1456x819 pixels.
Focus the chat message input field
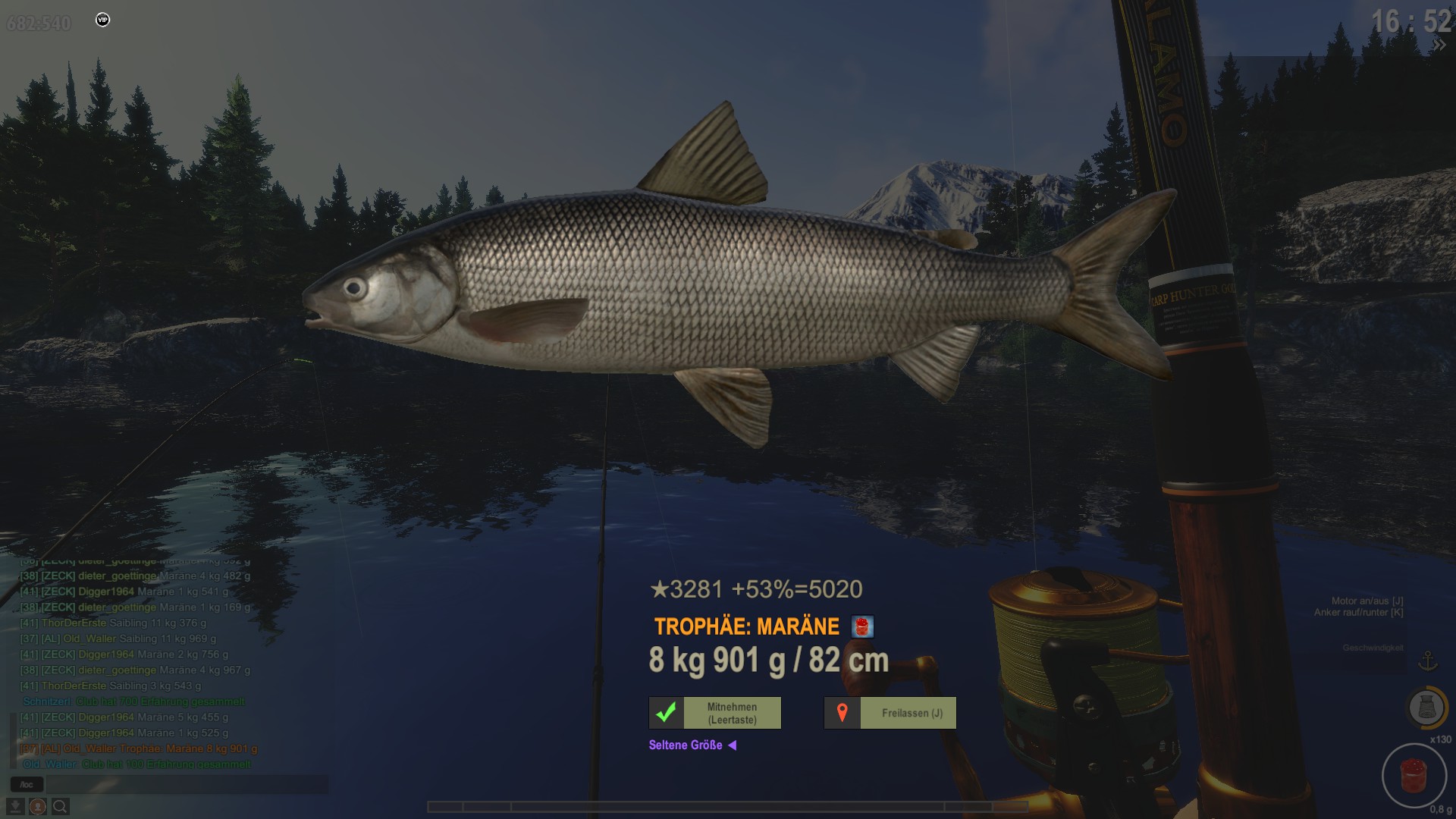click(187, 784)
